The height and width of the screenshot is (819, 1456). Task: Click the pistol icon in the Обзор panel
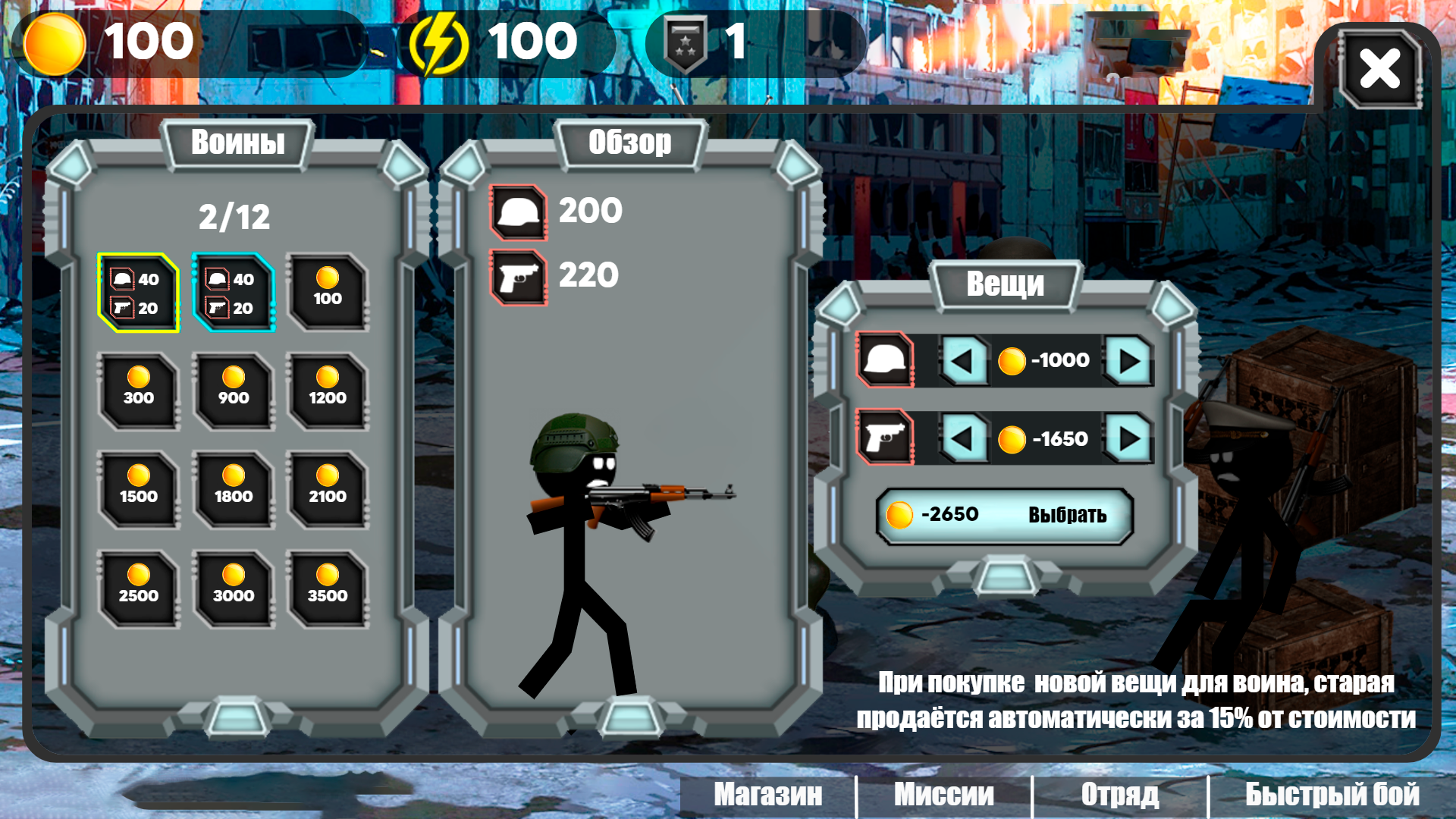point(519,277)
